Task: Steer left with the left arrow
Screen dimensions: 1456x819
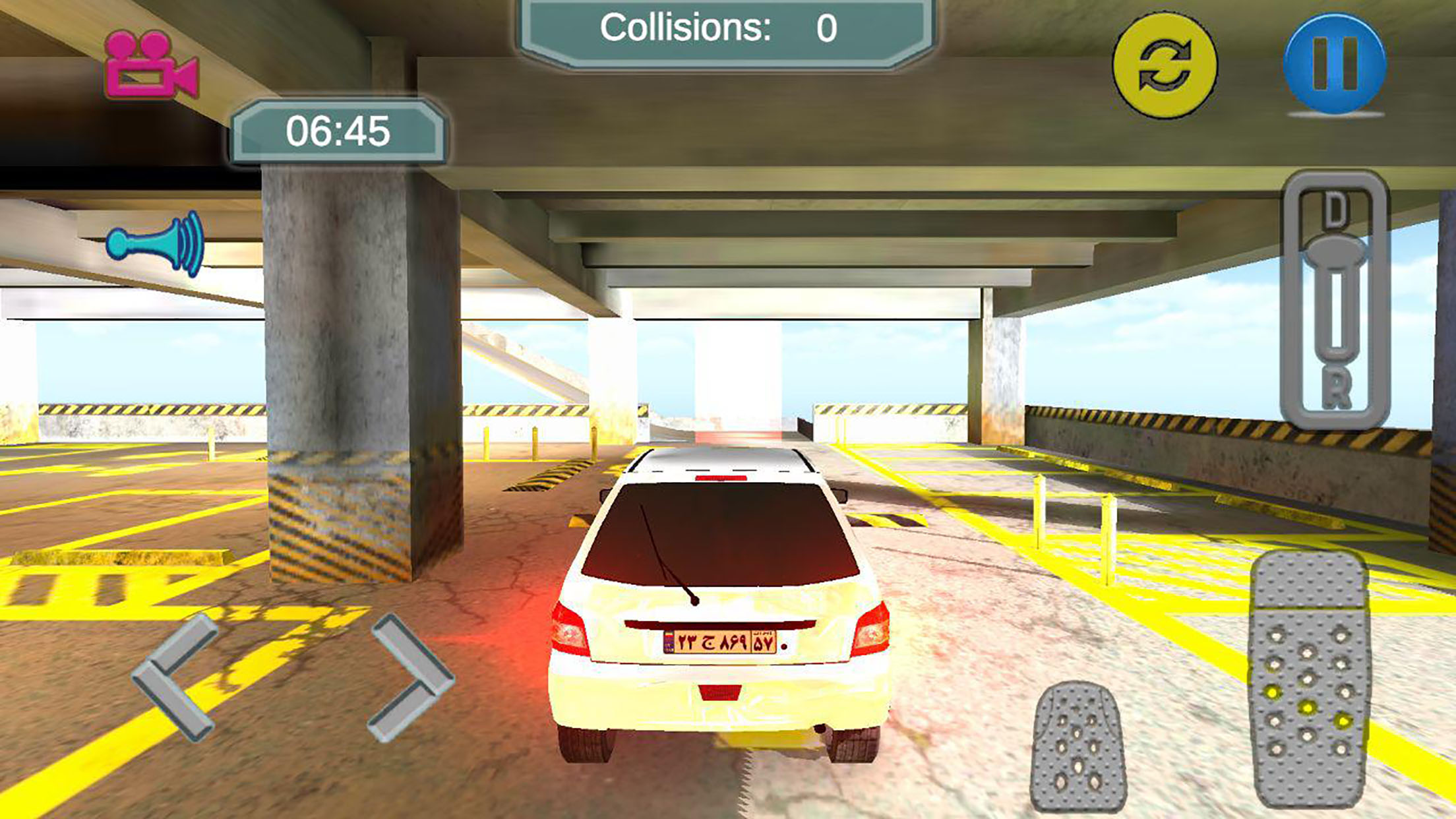Action: tap(175, 677)
